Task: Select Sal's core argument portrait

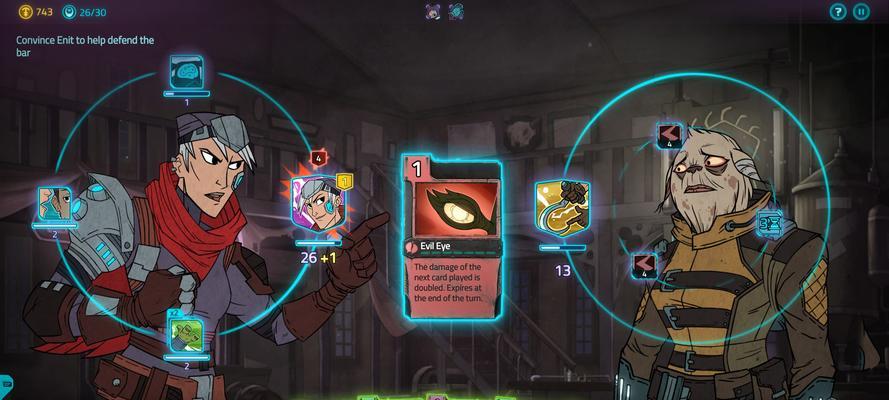Action: [x=317, y=204]
